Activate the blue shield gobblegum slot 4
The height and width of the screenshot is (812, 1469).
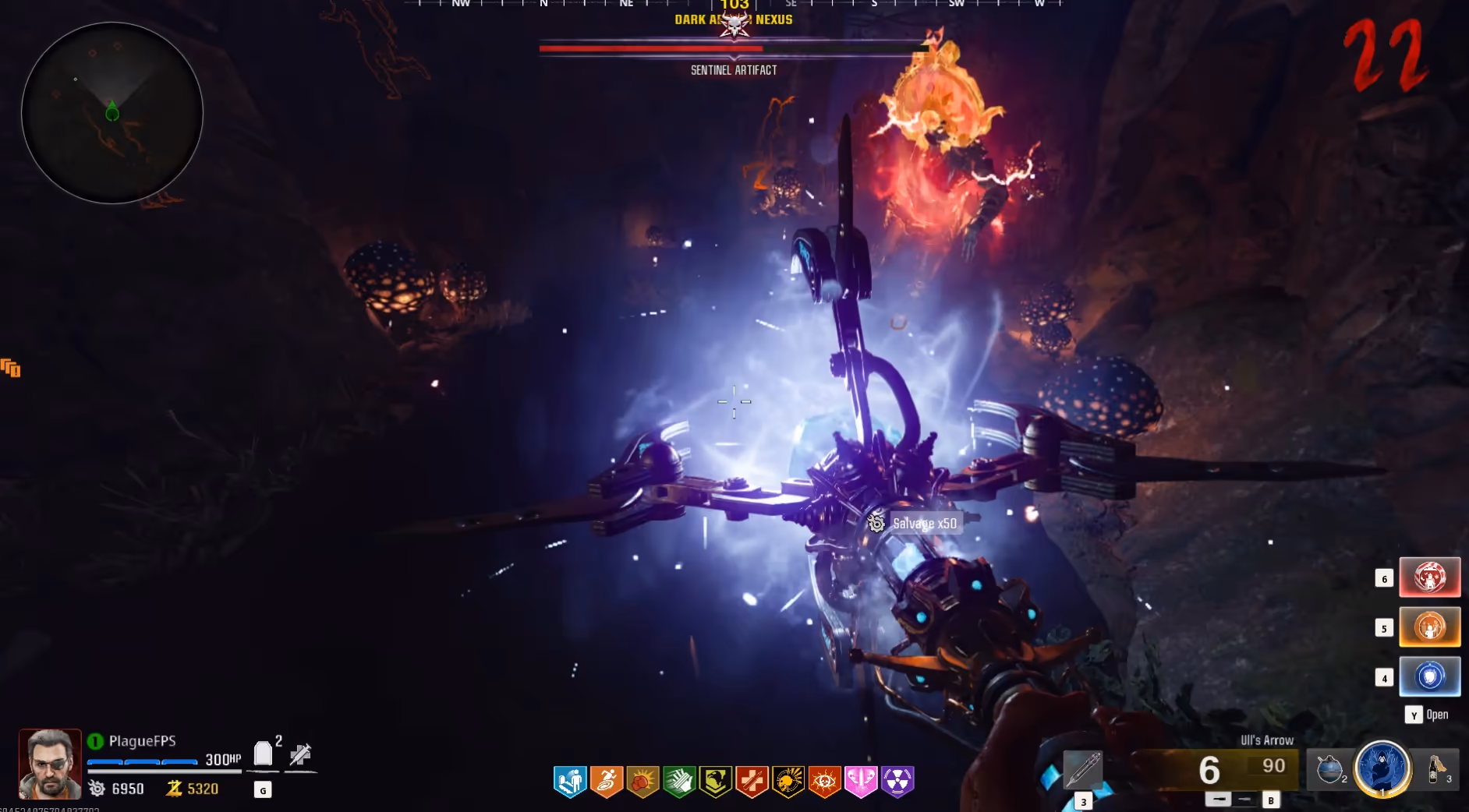tap(1429, 676)
